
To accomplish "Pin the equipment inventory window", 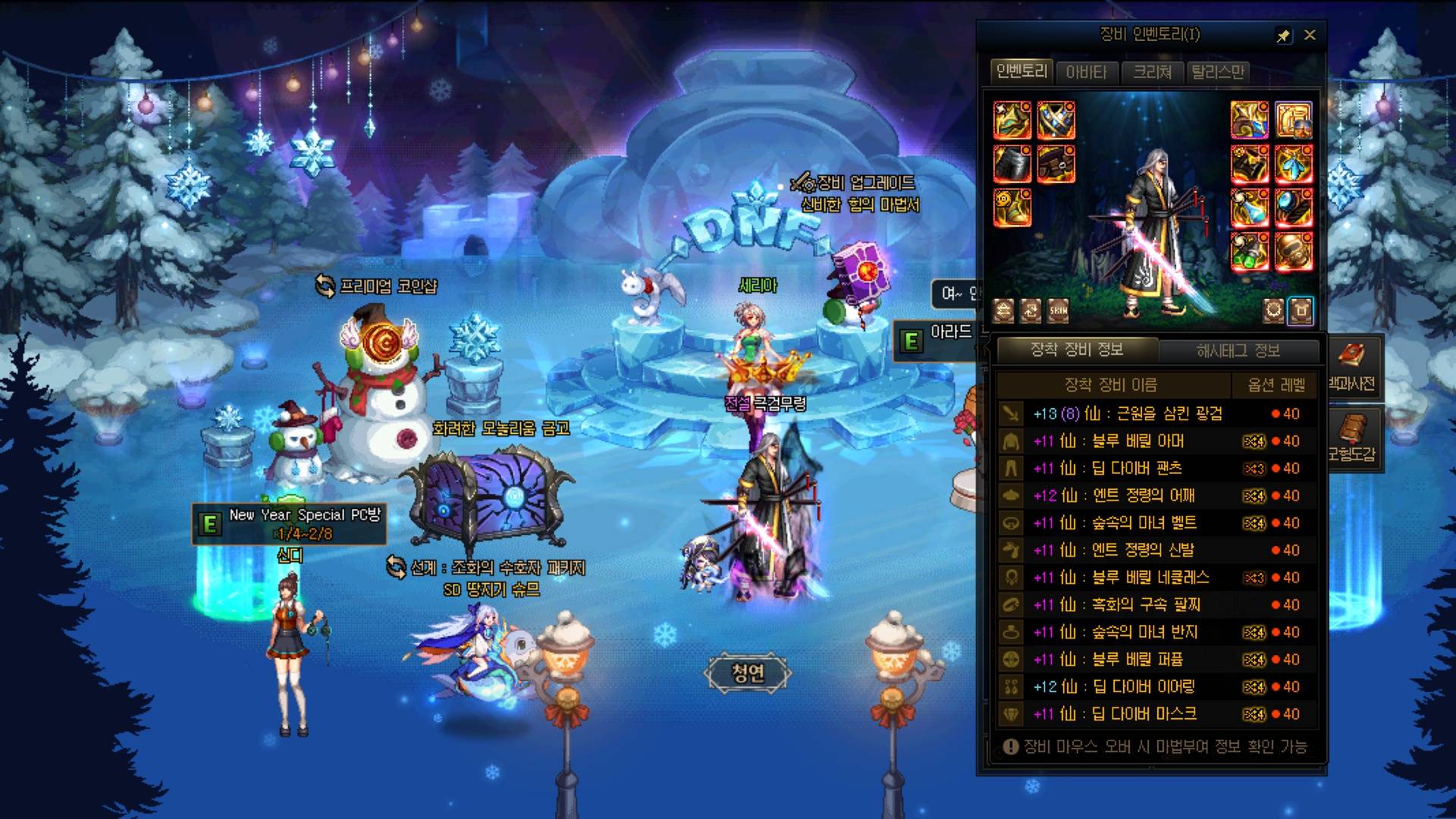I will coord(1283,36).
